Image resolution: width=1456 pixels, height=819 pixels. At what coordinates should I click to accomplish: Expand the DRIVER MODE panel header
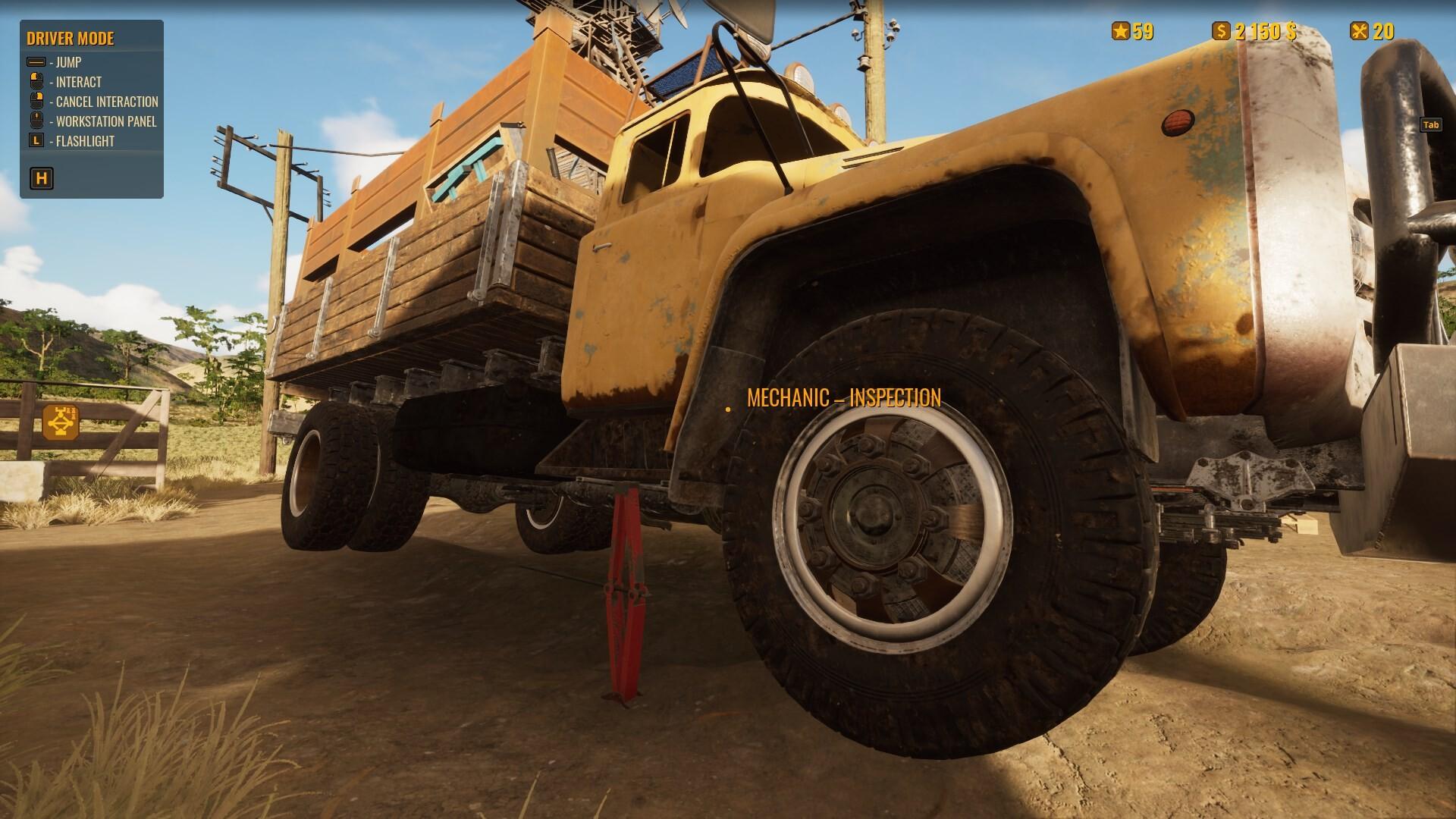[71, 39]
